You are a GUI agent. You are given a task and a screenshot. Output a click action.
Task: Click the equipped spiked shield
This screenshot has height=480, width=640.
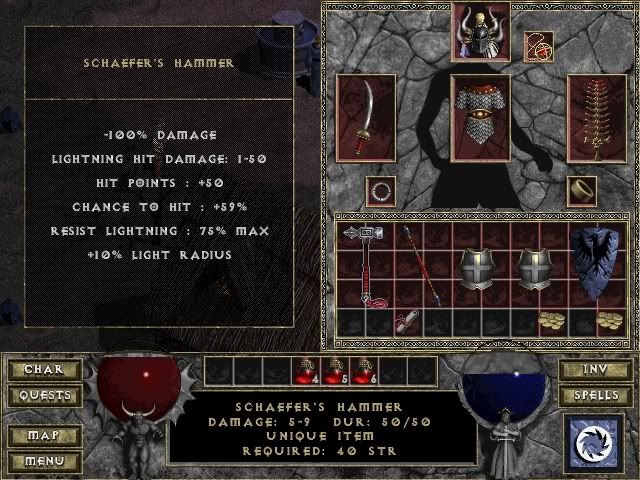tap(596, 118)
